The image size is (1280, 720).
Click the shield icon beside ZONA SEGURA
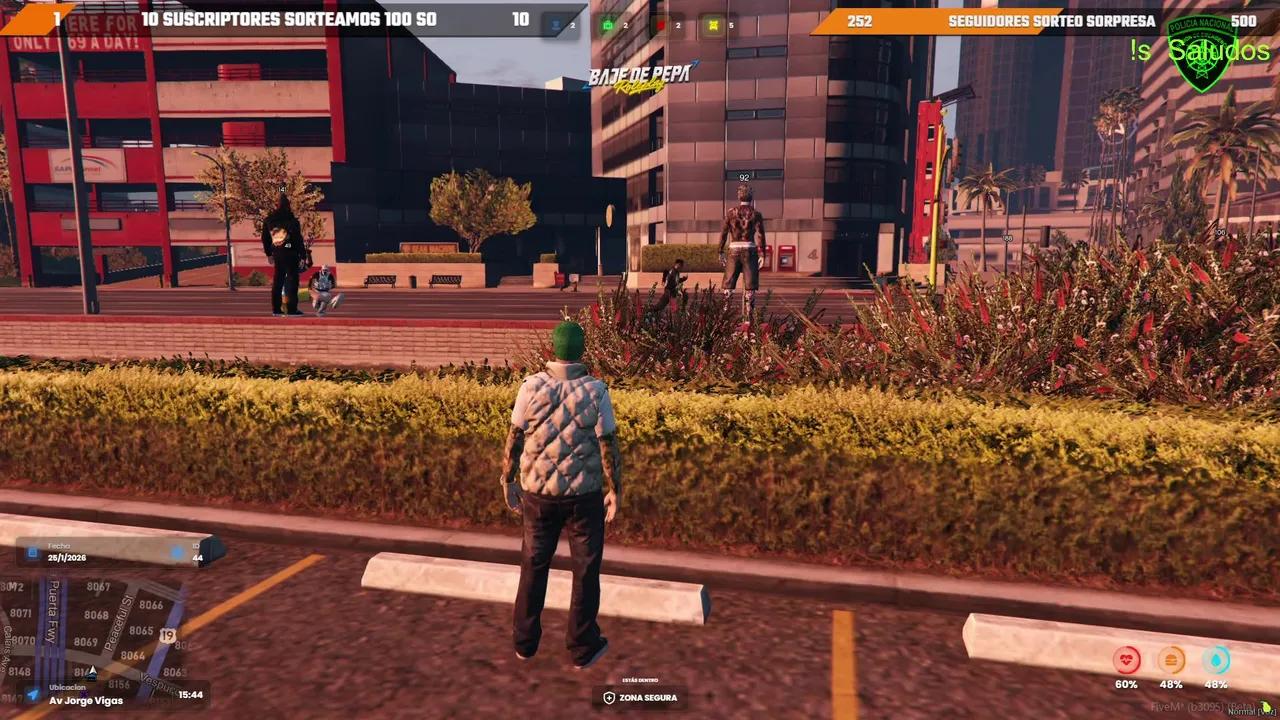(x=610, y=698)
